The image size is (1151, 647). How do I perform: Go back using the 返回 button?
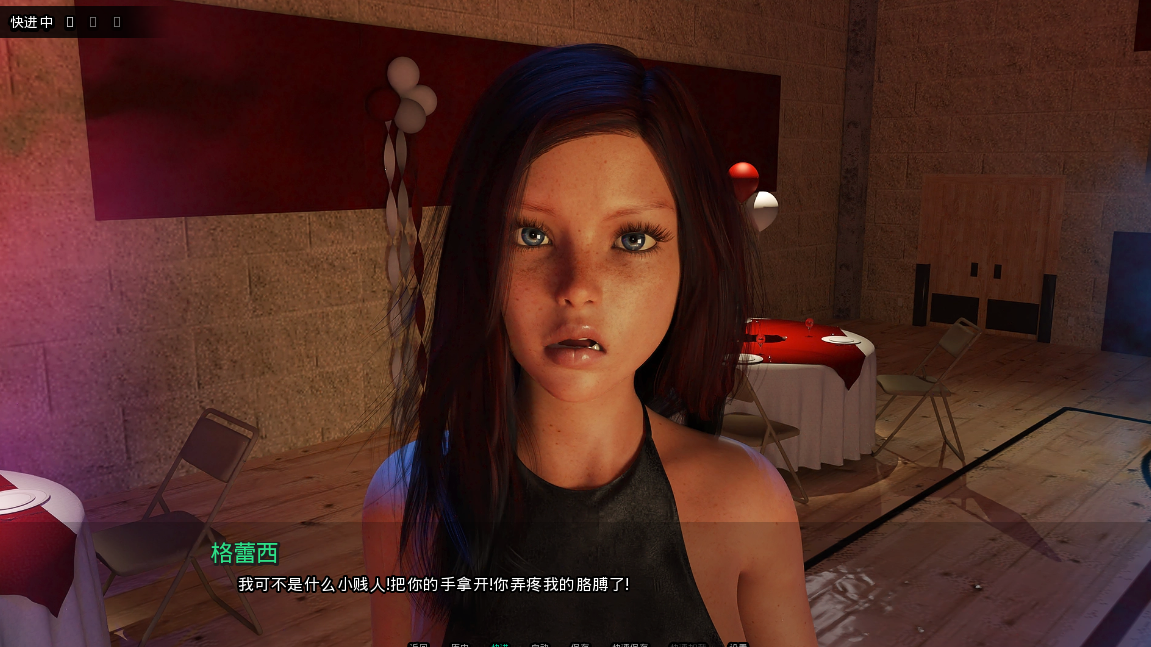418,645
